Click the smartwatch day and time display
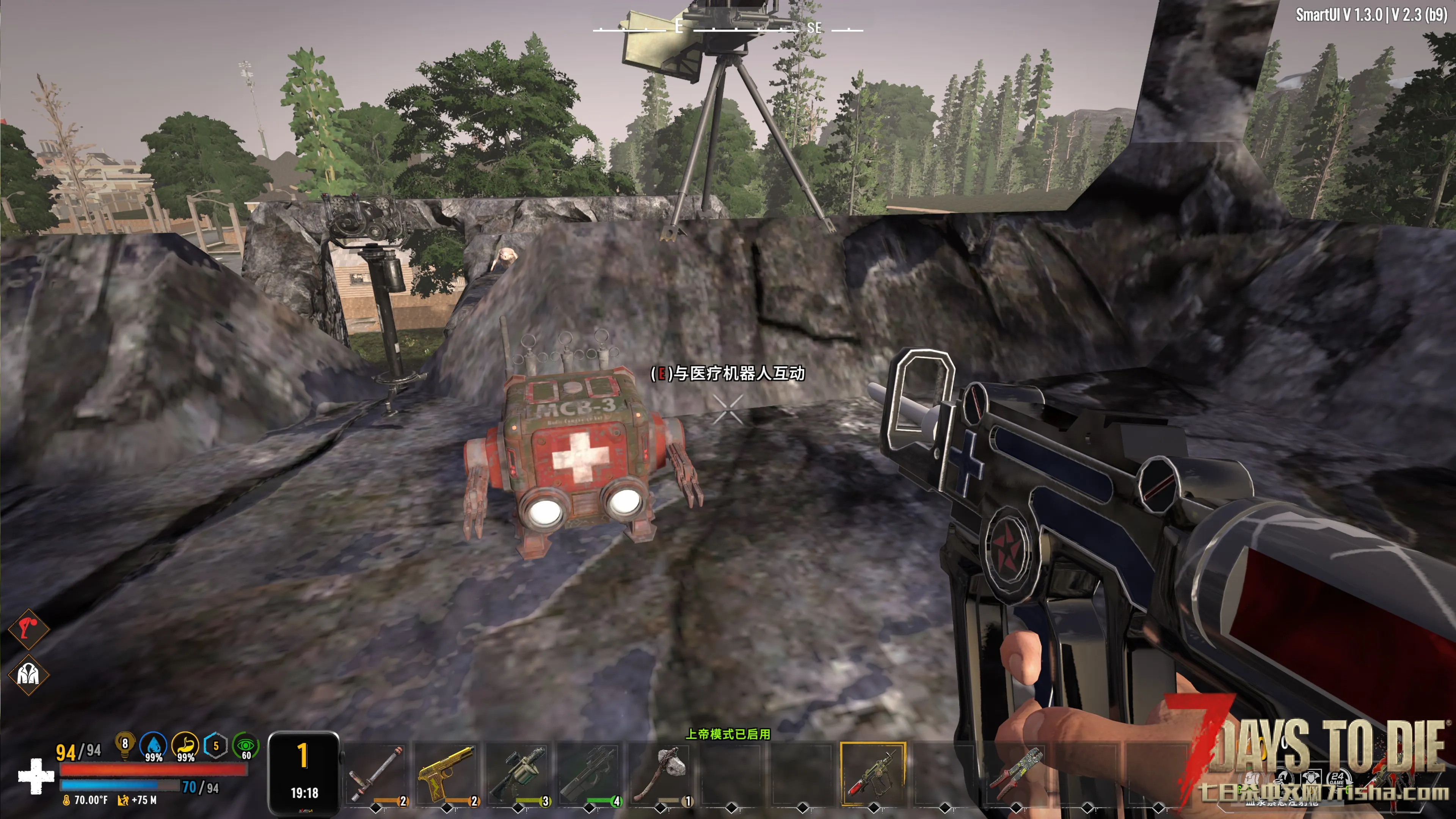Image resolution: width=1456 pixels, height=819 pixels. click(x=304, y=773)
